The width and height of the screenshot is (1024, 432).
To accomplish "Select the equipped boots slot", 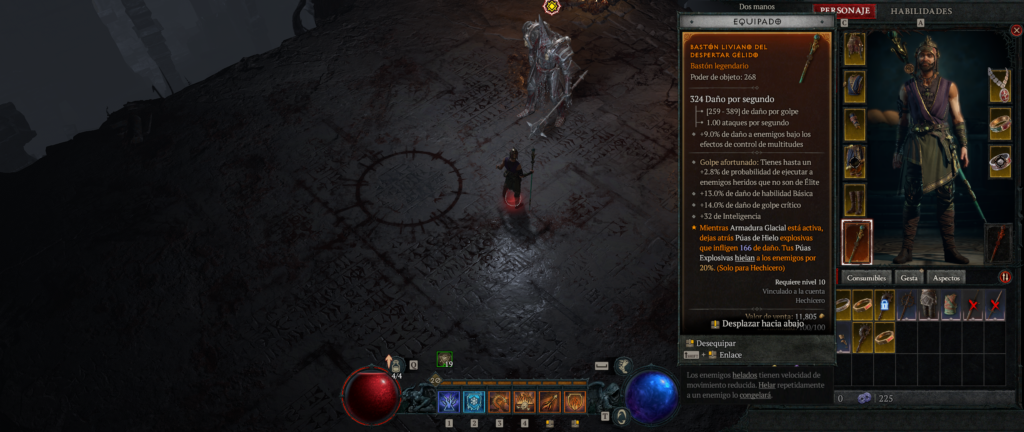I will (x=856, y=199).
